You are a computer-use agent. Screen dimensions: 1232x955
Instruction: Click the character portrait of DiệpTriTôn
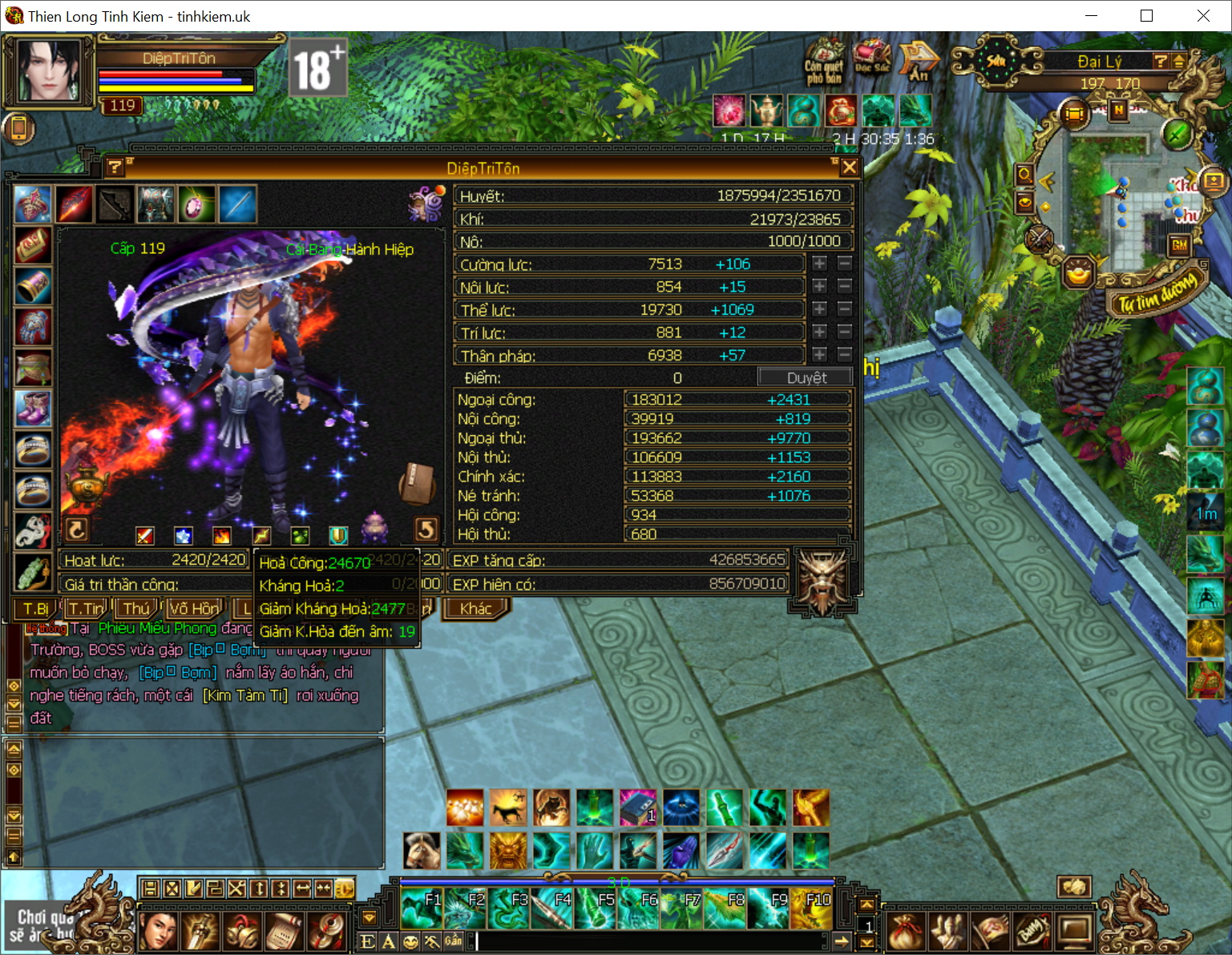tap(49, 71)
